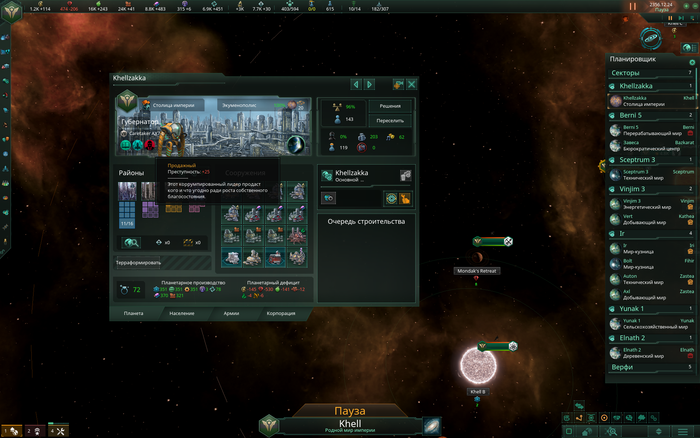Screen dimensions: 700x438
Task: Expand the Секторы section in planner
Action: [650, 73]
